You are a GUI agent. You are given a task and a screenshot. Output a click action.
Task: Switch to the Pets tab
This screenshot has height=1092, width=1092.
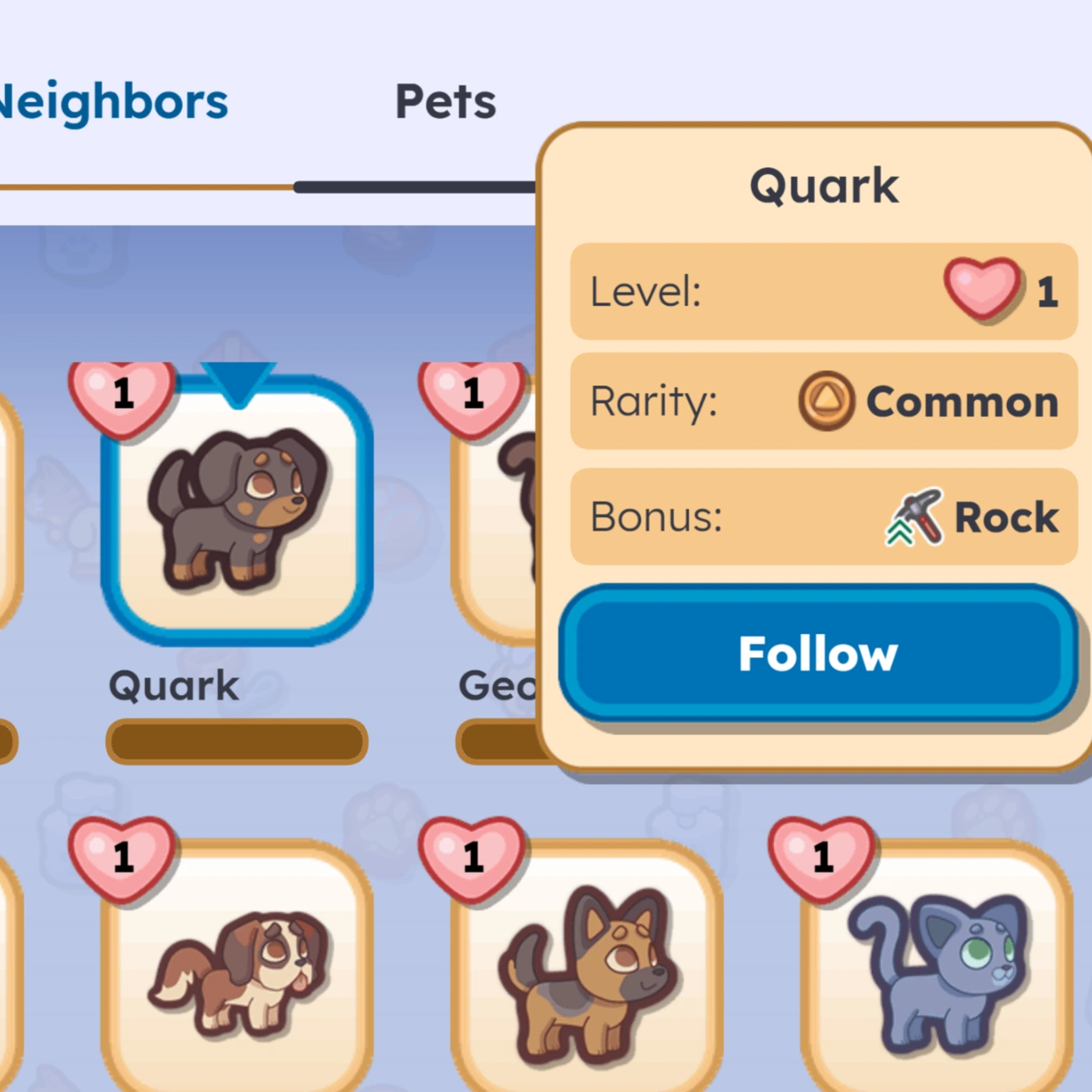pyautogui.click(x=447, y=101)
